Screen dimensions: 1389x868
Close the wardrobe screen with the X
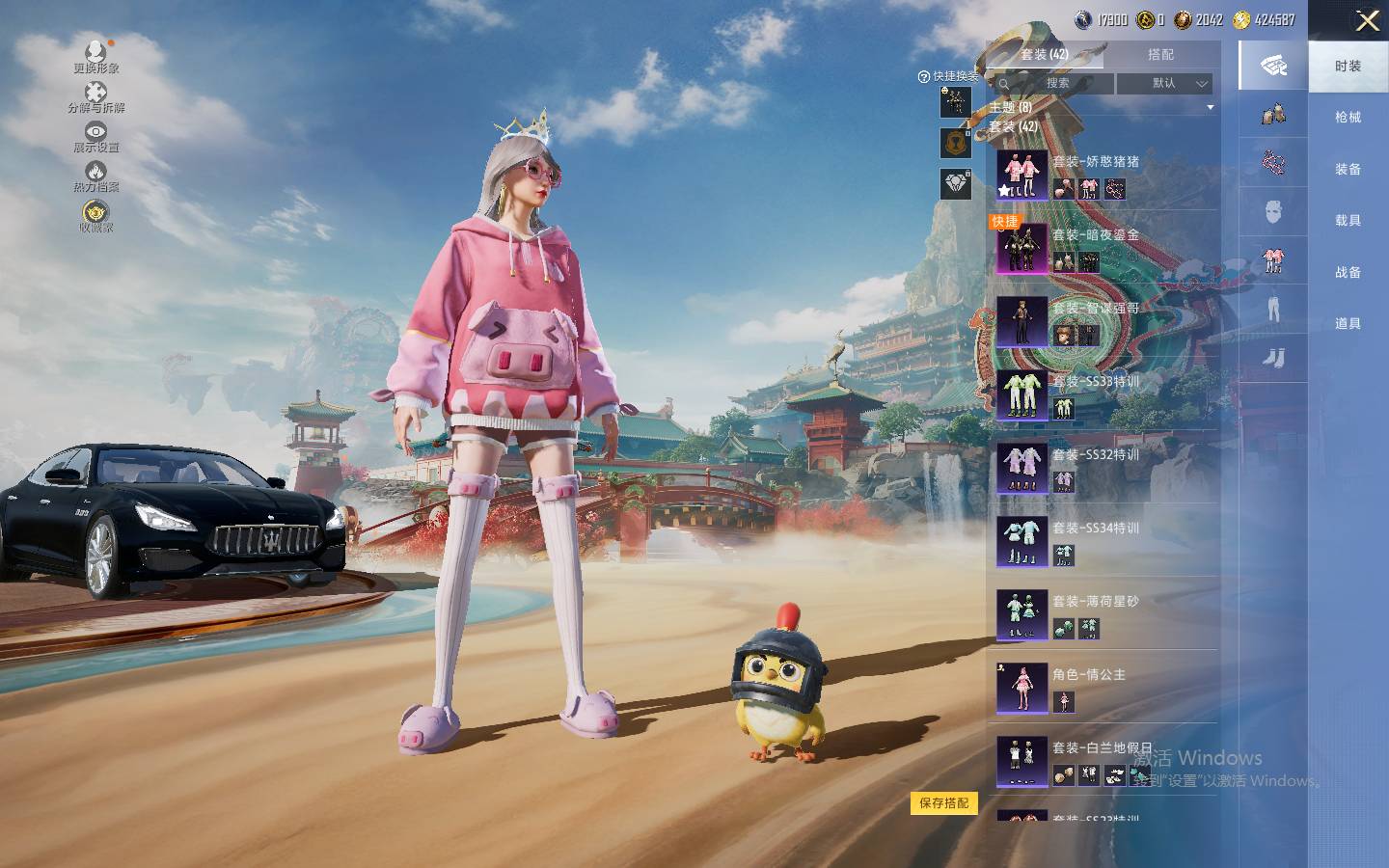[x=1367, y=21]
